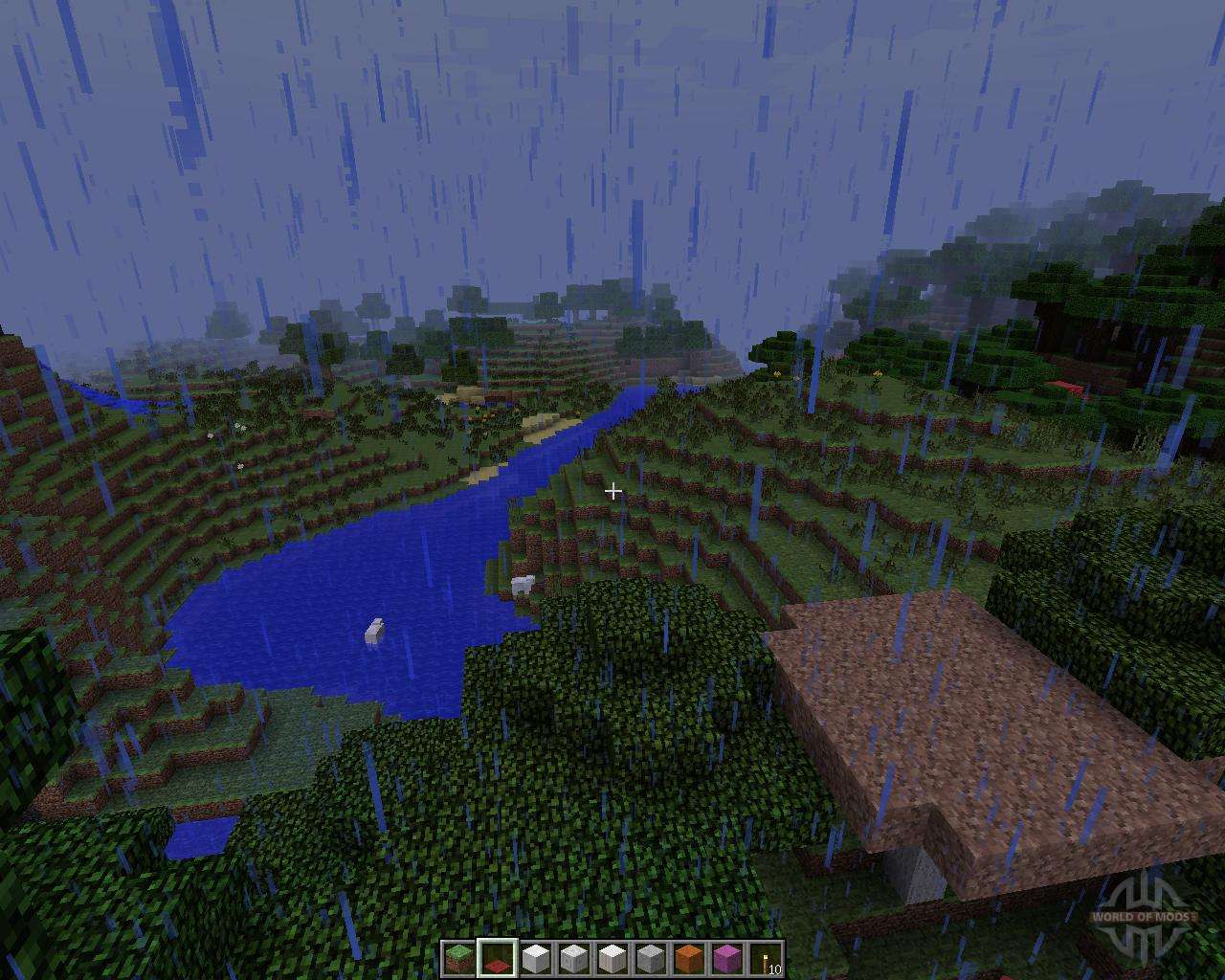This screenshot has width=1225, height=980.
Task: Select the grass block hotbar slot
Action: 458,958
